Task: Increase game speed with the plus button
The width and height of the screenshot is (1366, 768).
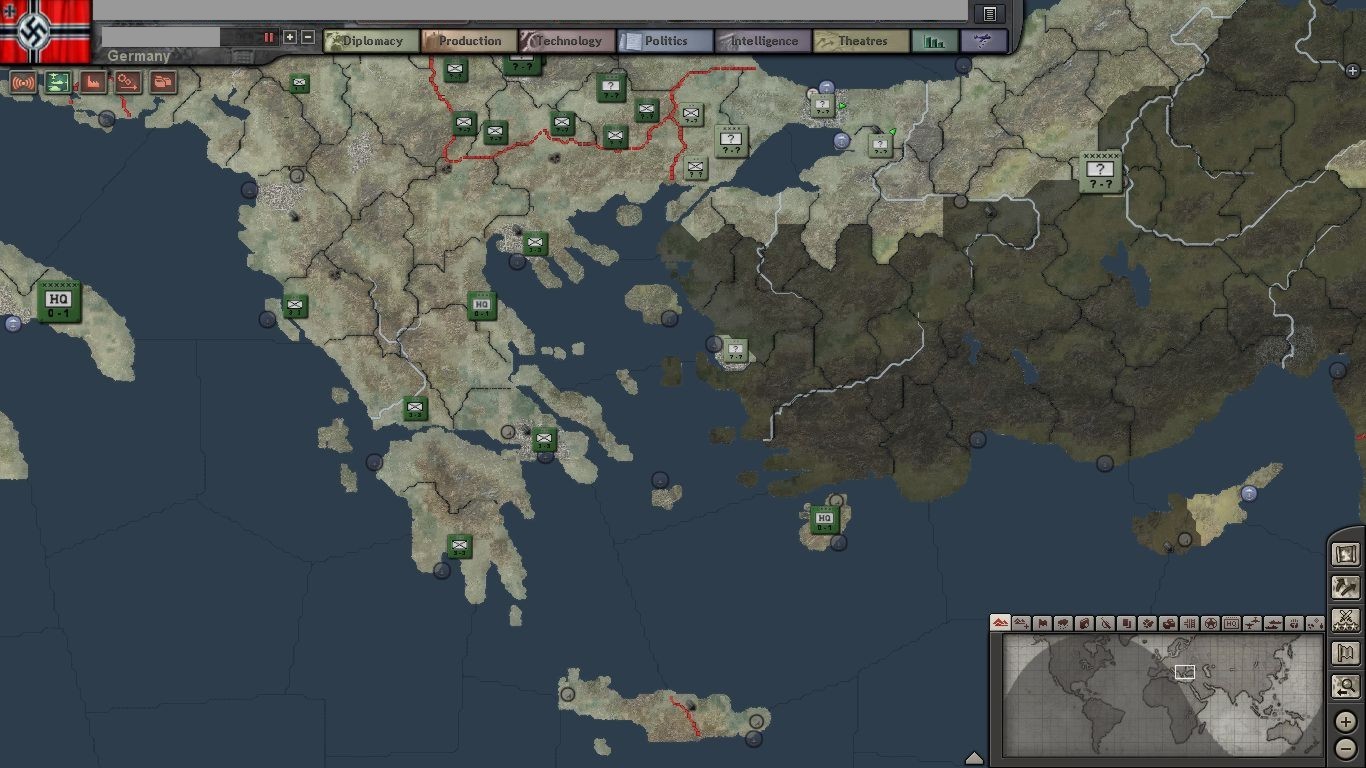Action: 290,37
